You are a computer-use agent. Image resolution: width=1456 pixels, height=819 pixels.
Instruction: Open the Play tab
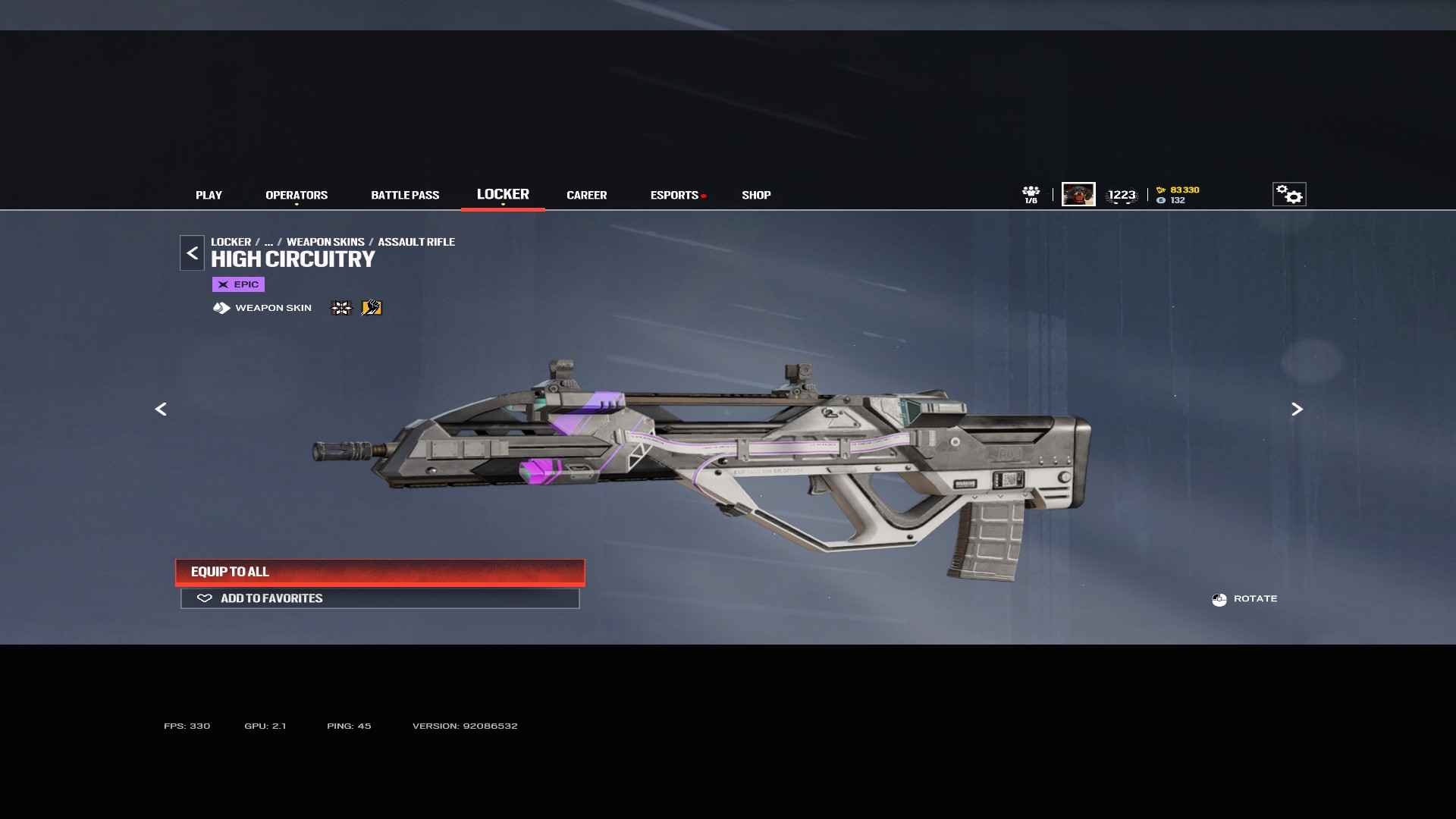tap(209, 195)
